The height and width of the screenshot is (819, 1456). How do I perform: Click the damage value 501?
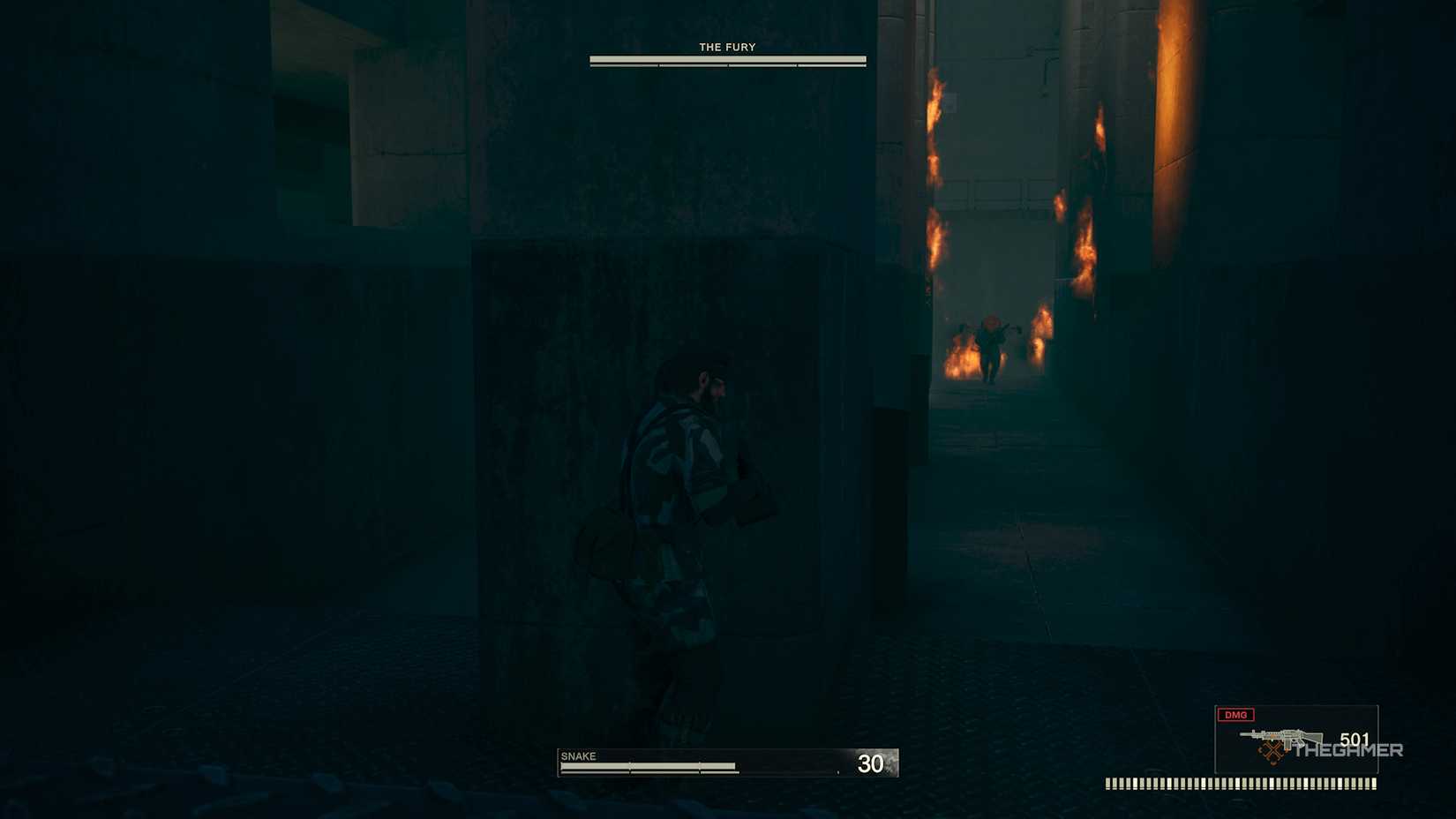click(1355, 740)
